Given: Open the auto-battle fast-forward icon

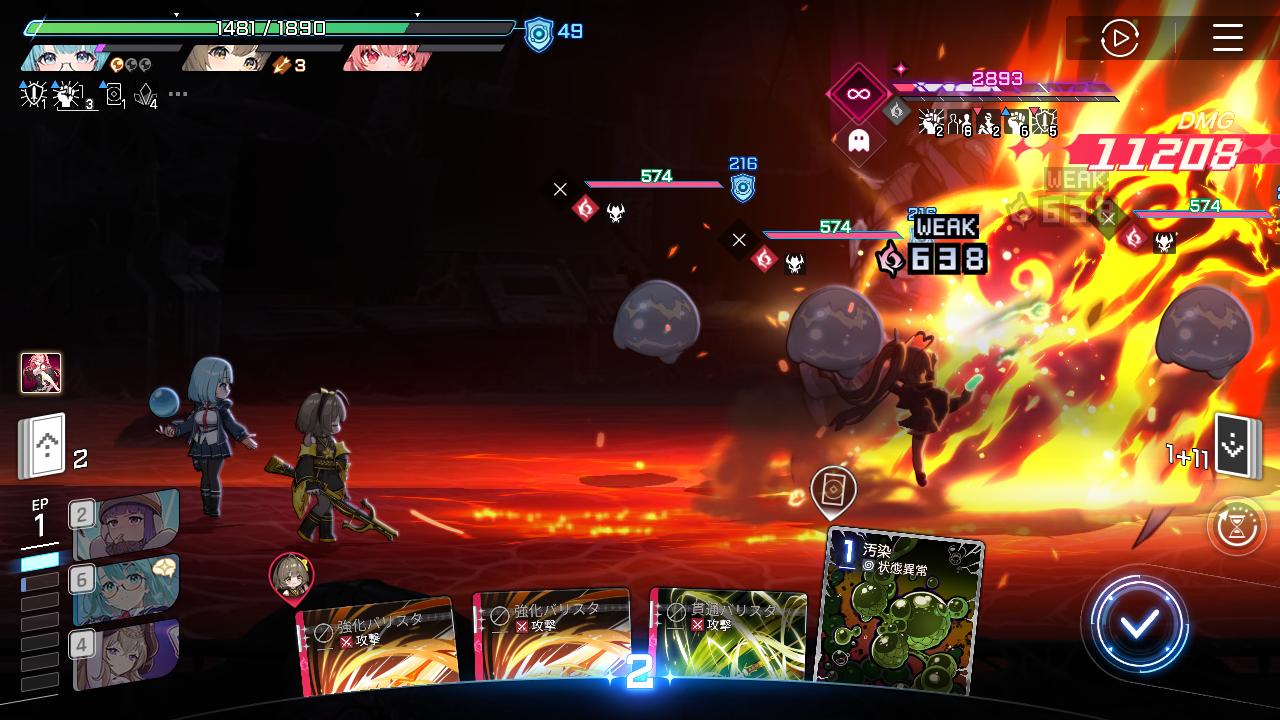Looking at the screenshot, I should [x=1122, y=39].
